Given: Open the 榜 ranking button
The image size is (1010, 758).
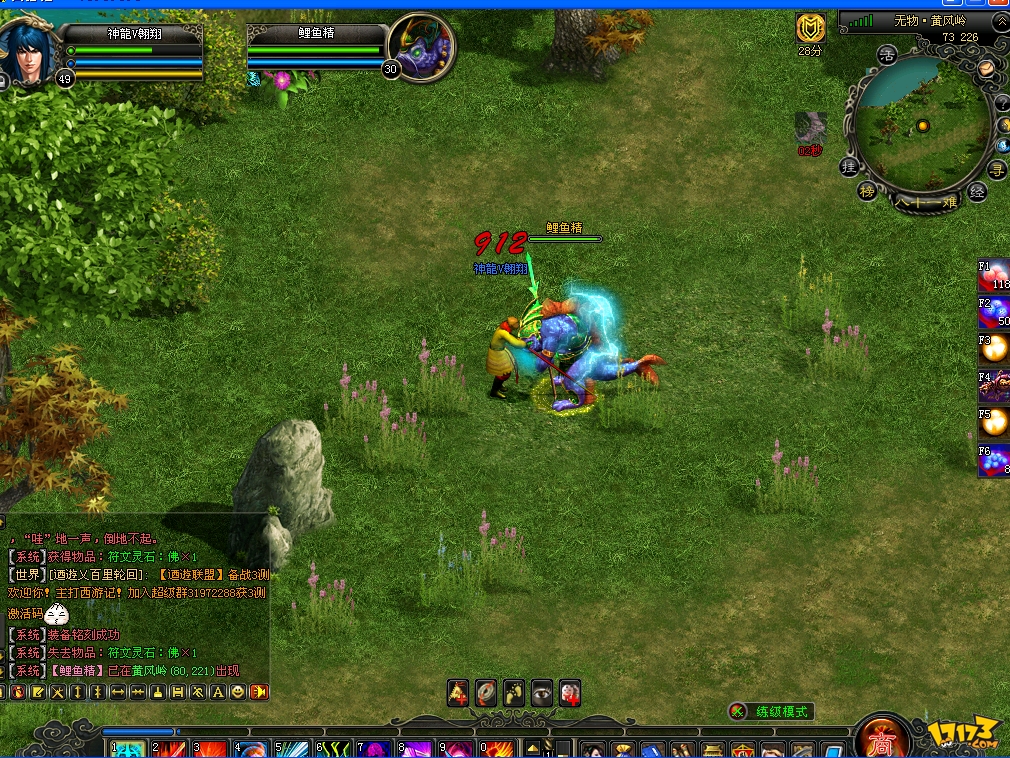Looking at the screenshot, I should click(867, 191).
